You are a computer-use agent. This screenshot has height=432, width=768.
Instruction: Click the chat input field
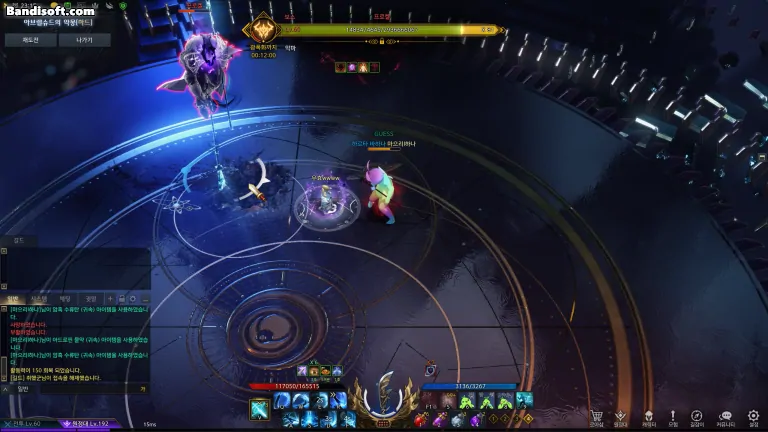point(70,389)
